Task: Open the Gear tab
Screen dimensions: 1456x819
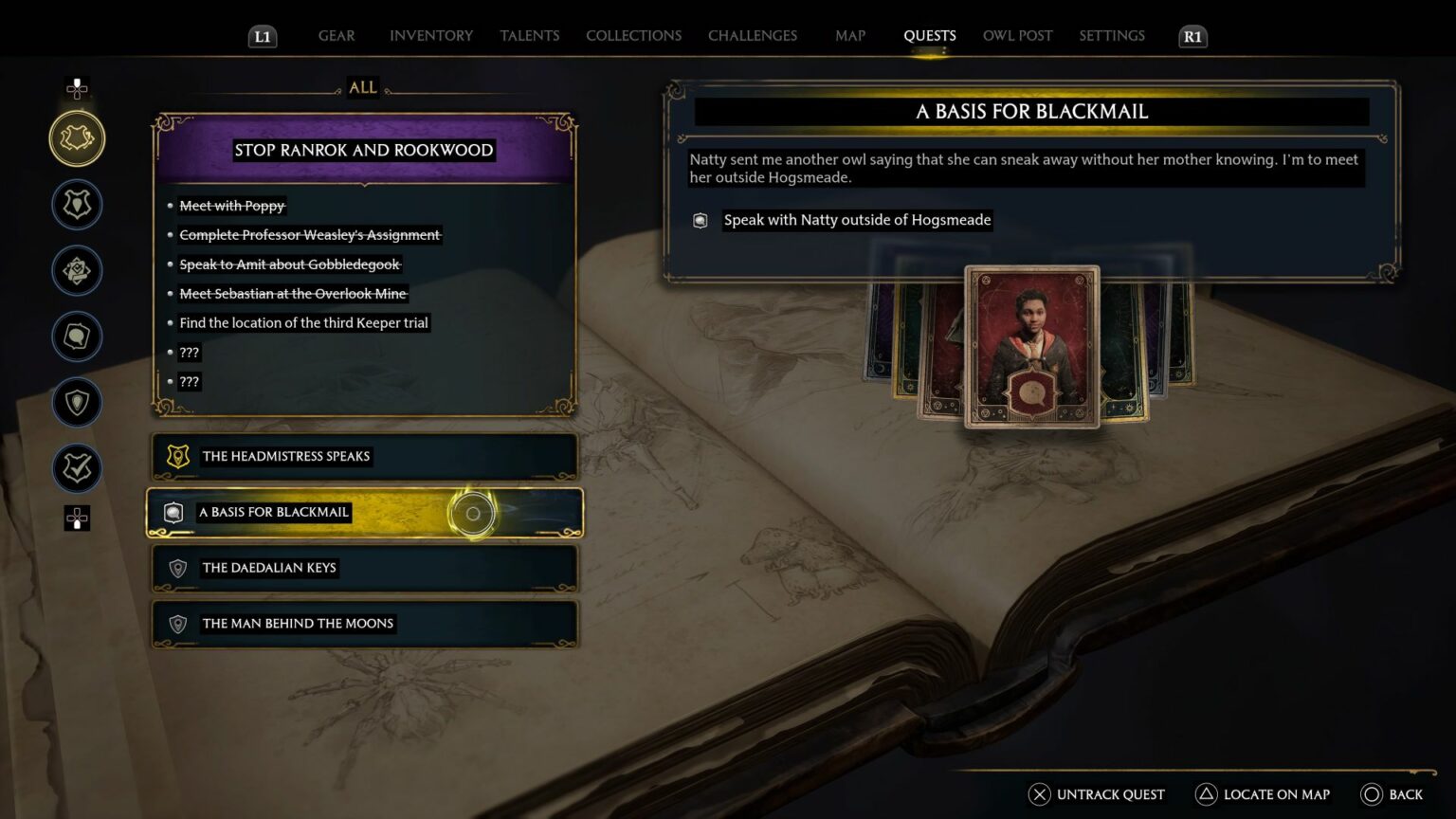Action: click(x=337, y=36)
